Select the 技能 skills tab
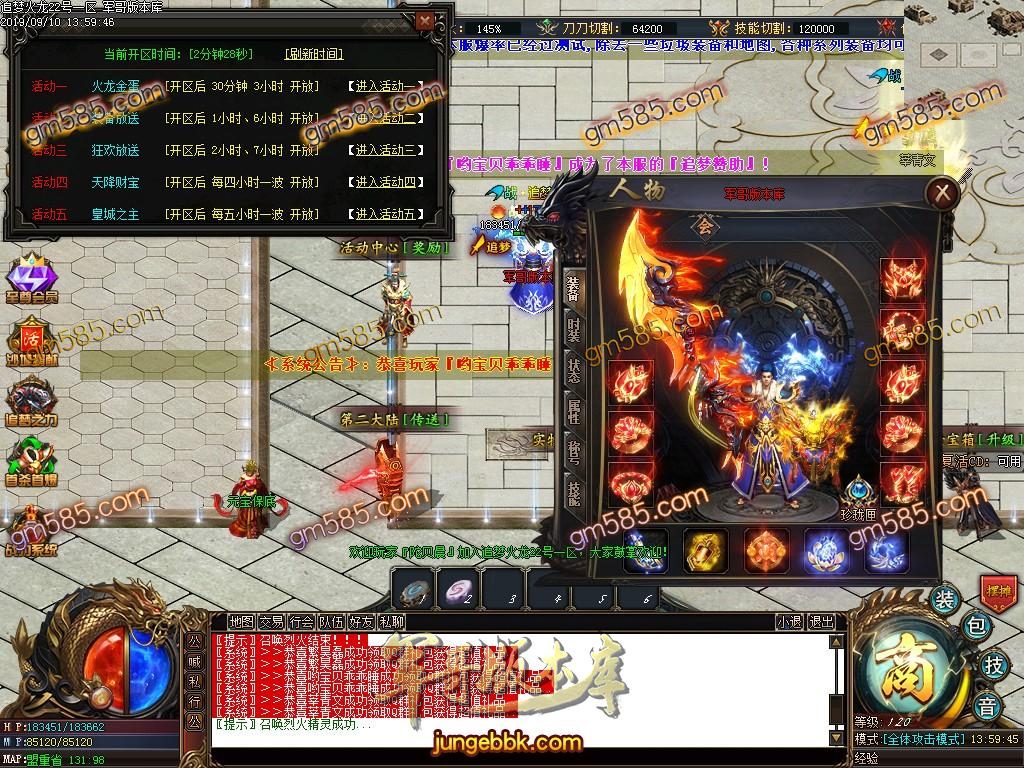 [x=574, y=491]
